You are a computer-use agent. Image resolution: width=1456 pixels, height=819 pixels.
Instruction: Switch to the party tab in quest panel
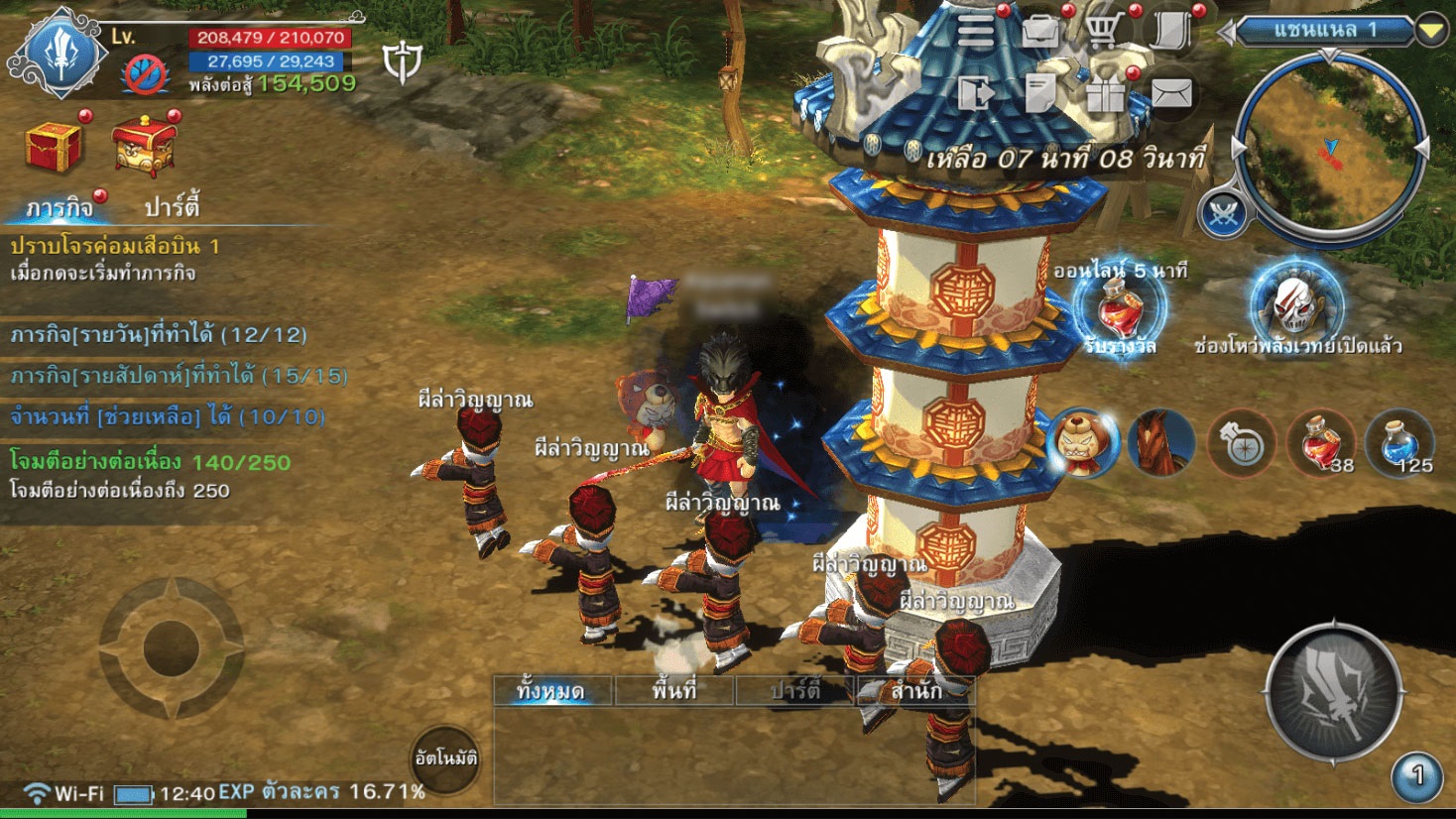172,207
